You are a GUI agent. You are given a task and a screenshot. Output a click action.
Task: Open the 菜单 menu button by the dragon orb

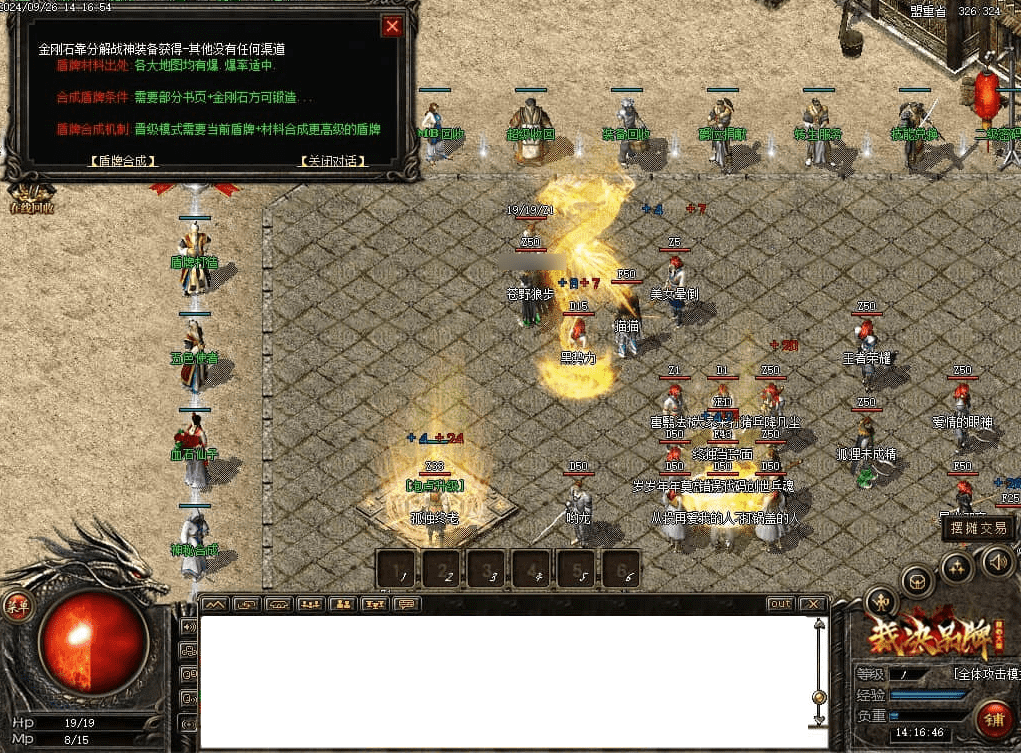pos(17,605)
